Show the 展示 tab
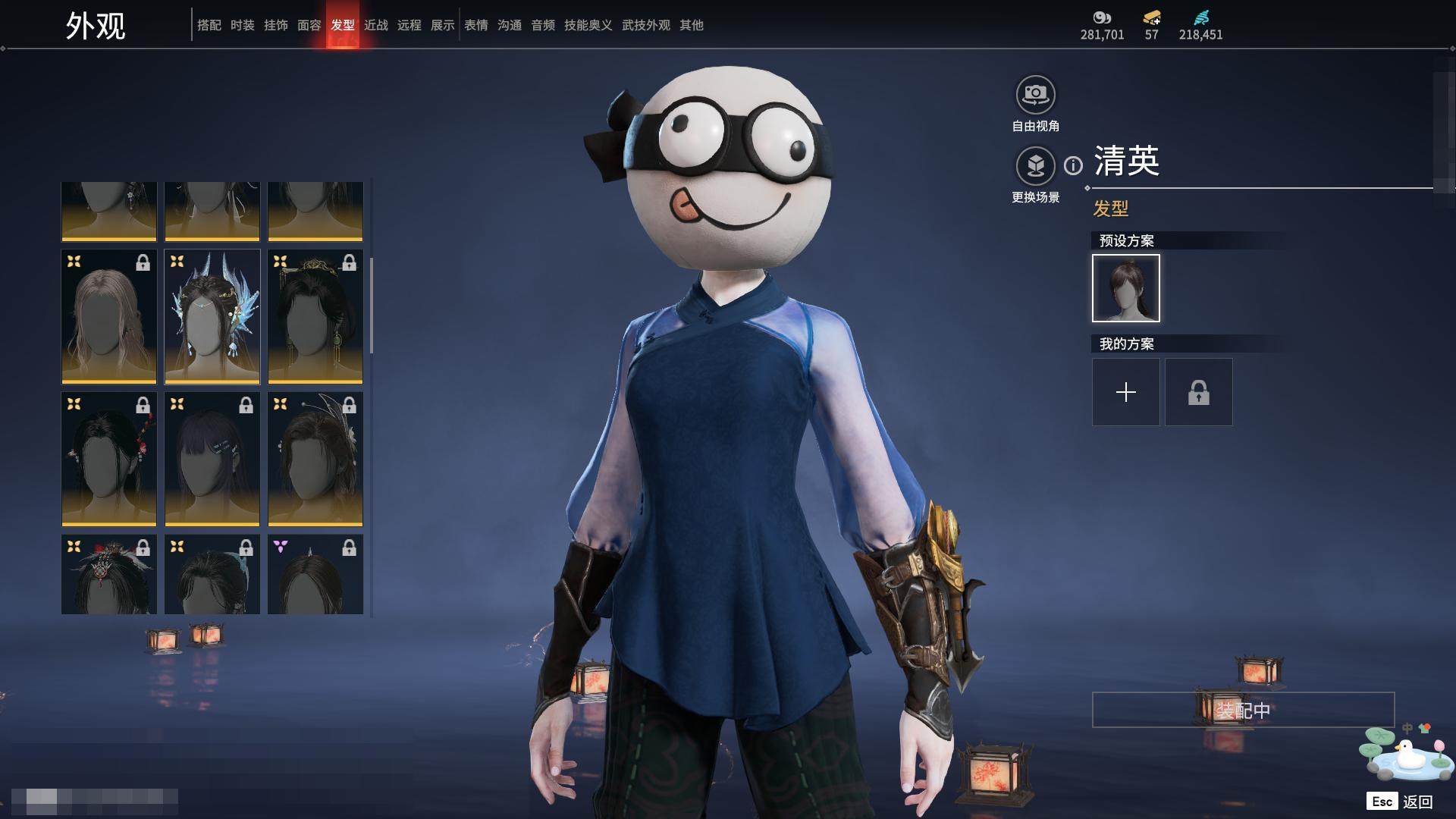The image size is (1456, 819). [x=442, y=25]
